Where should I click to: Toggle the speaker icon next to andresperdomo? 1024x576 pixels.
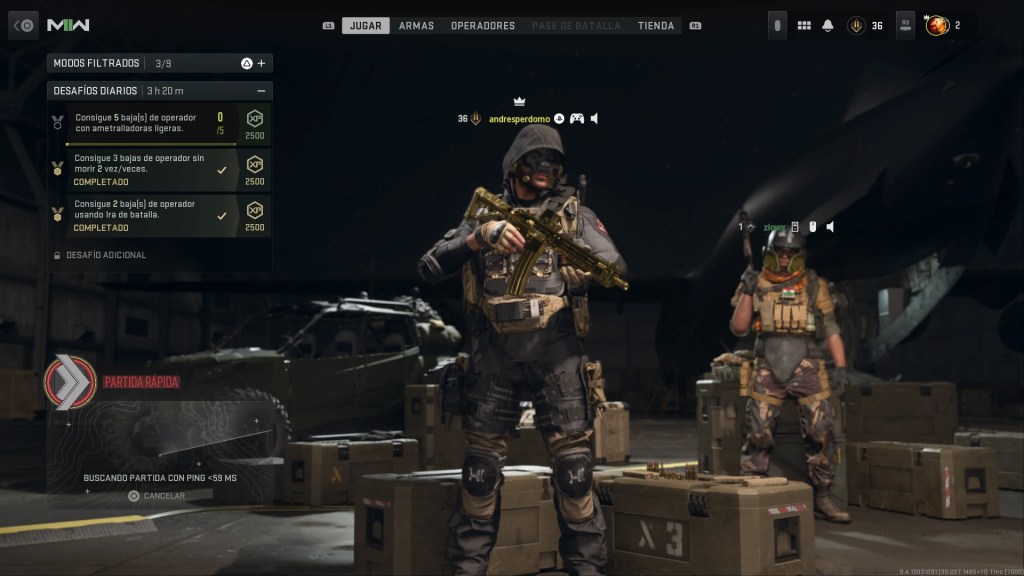pyautogui.click(x=595, y=119)
